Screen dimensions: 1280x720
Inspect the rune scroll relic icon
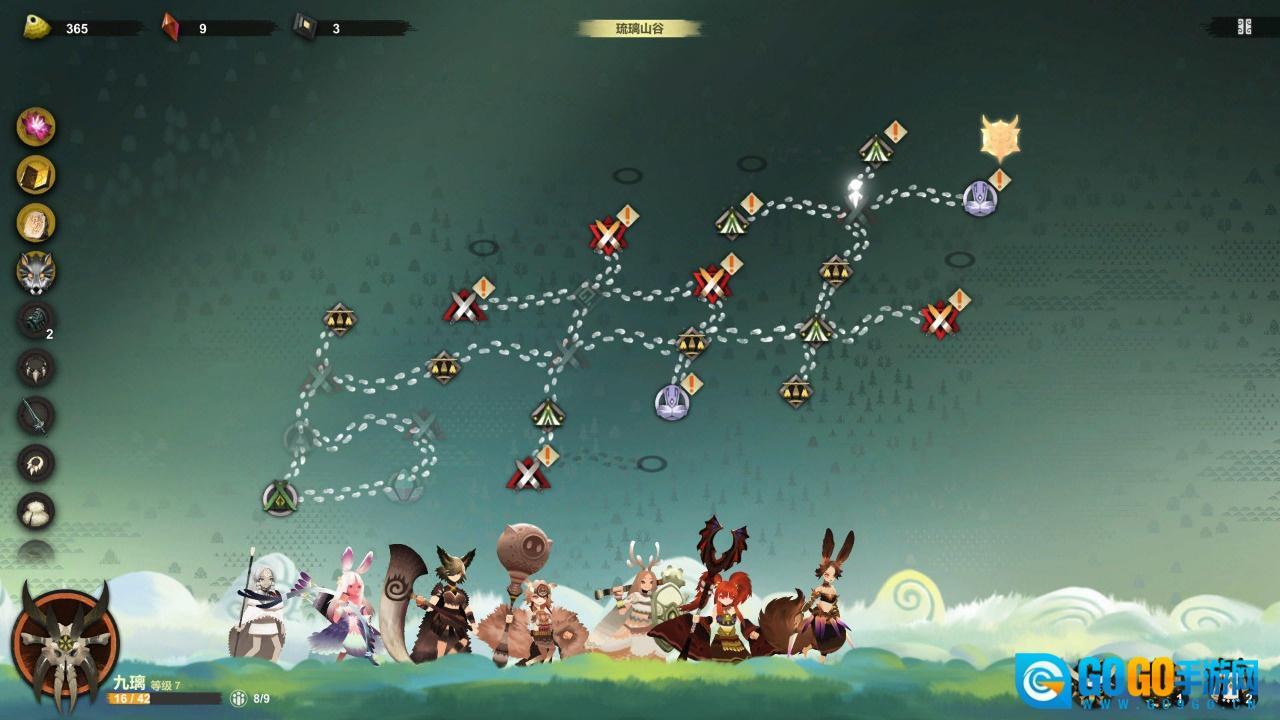36,223
